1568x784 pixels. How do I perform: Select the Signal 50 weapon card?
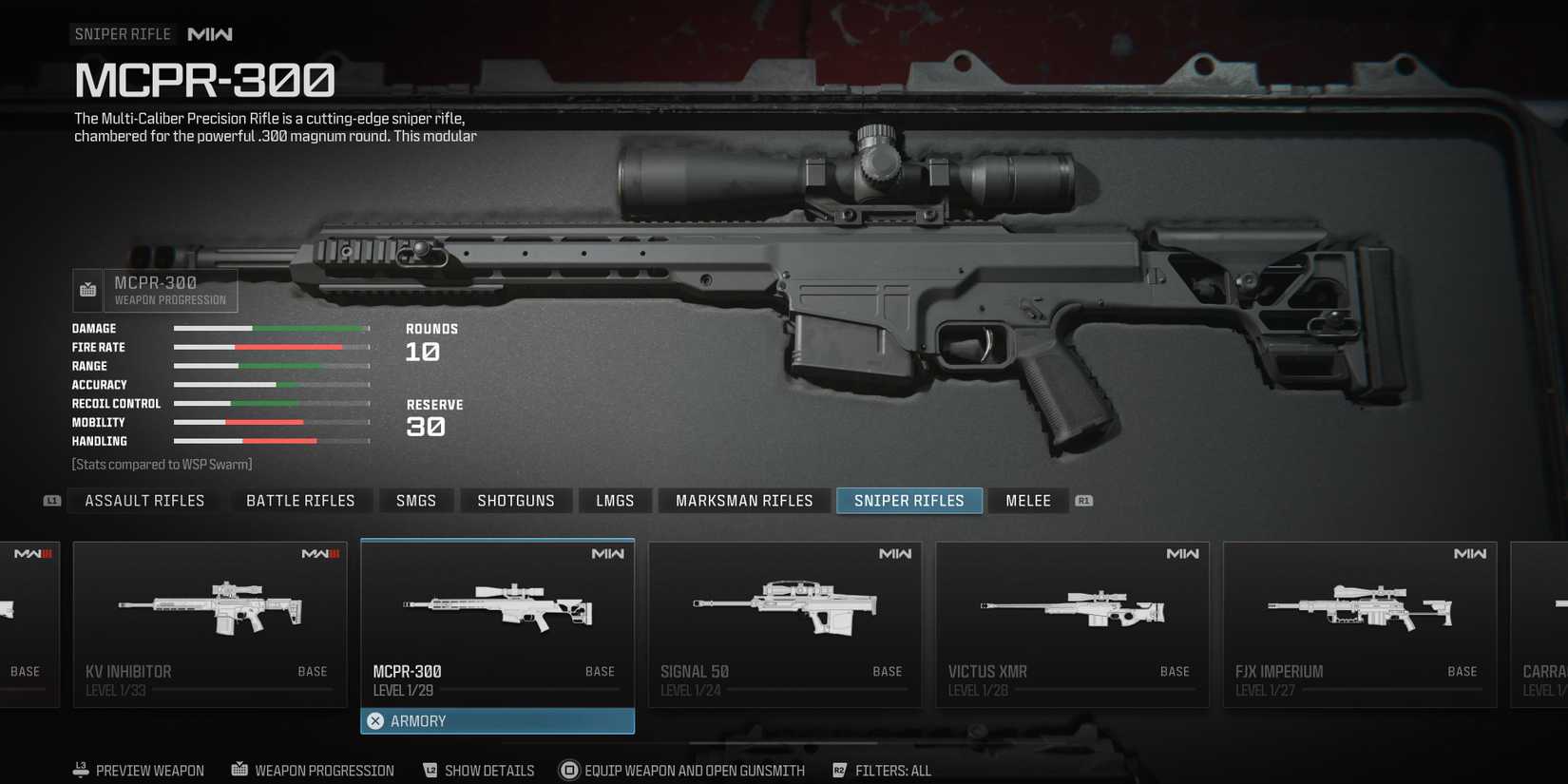[x=785, y=622]
